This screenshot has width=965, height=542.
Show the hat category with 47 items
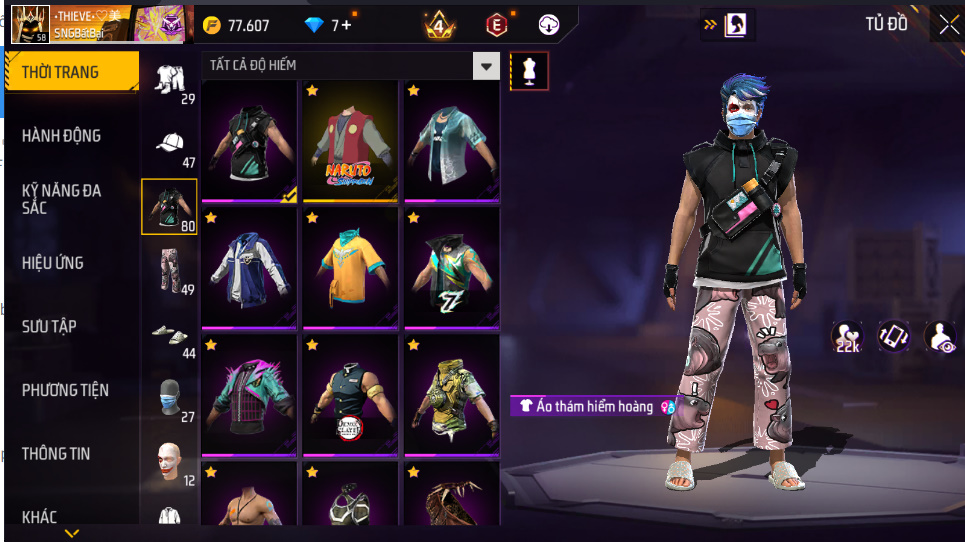coord(170,144)
